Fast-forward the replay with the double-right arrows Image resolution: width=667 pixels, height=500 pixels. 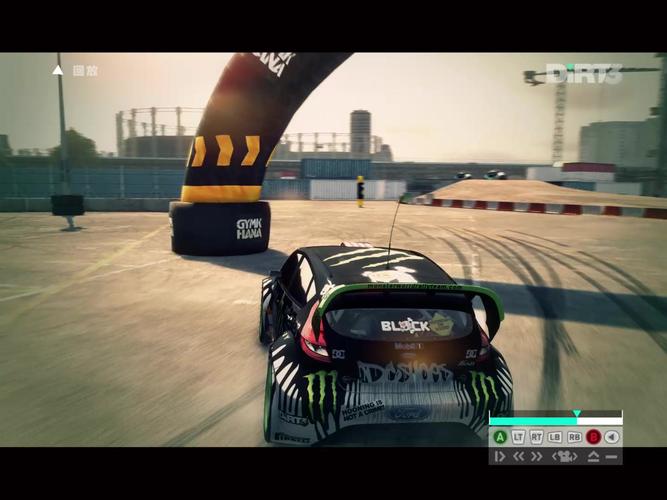(x=537, y=456)
